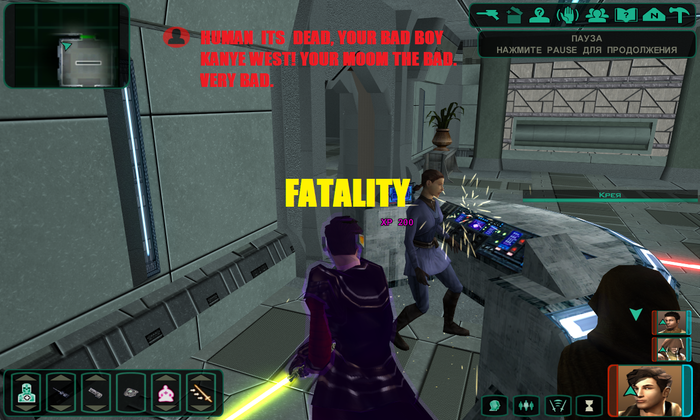Toggle the head-shaped stealth mode button
Screen dimensions: 700x420
coord(493,405)
